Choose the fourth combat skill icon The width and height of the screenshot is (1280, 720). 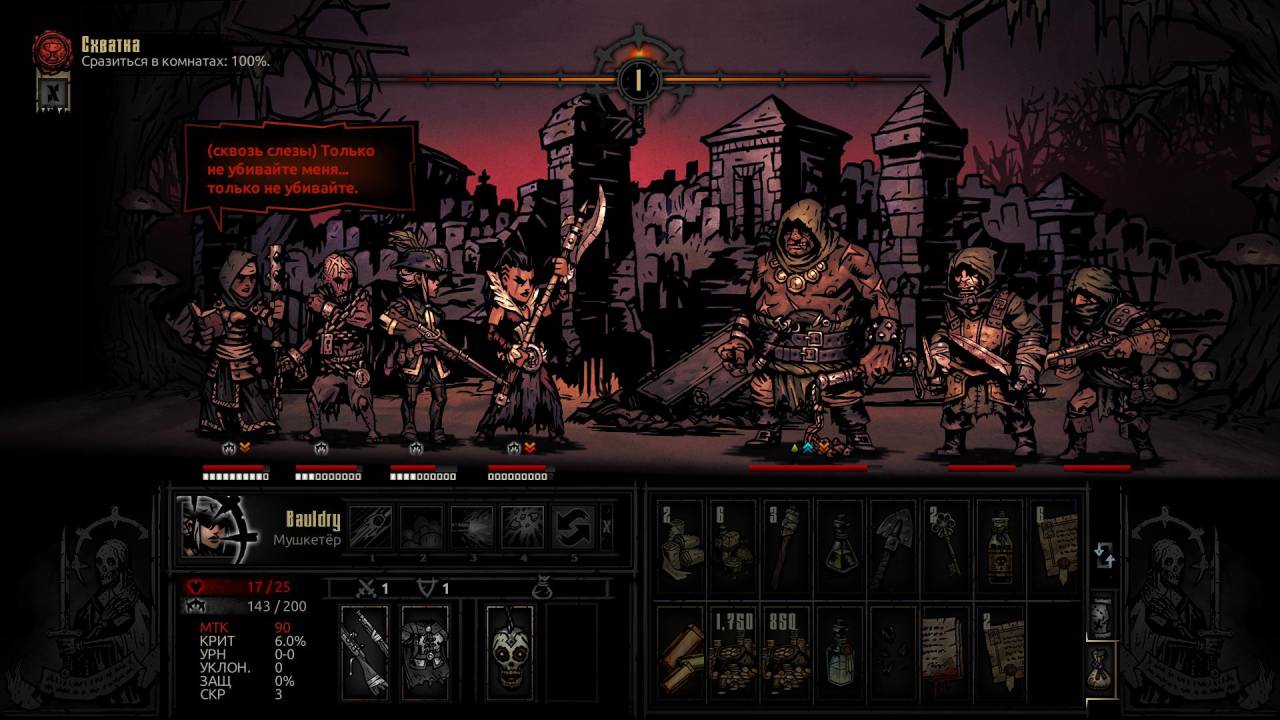click(522, 526)
